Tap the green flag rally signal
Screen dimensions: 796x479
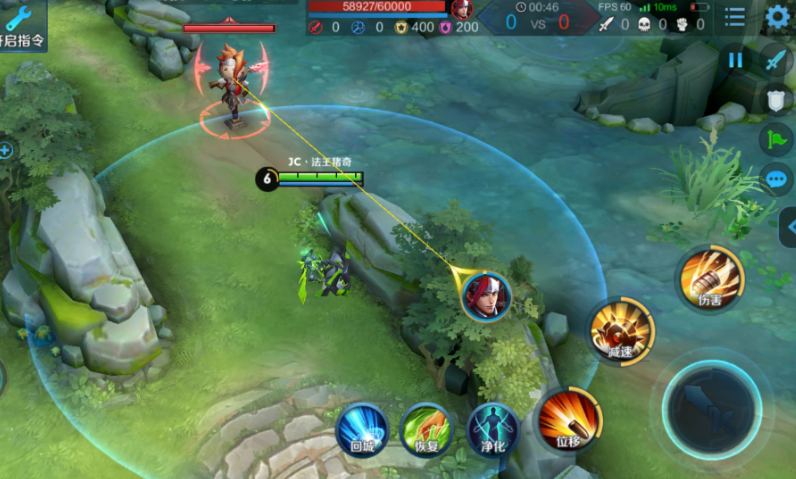pyautogui.click(x=777, y=139)
